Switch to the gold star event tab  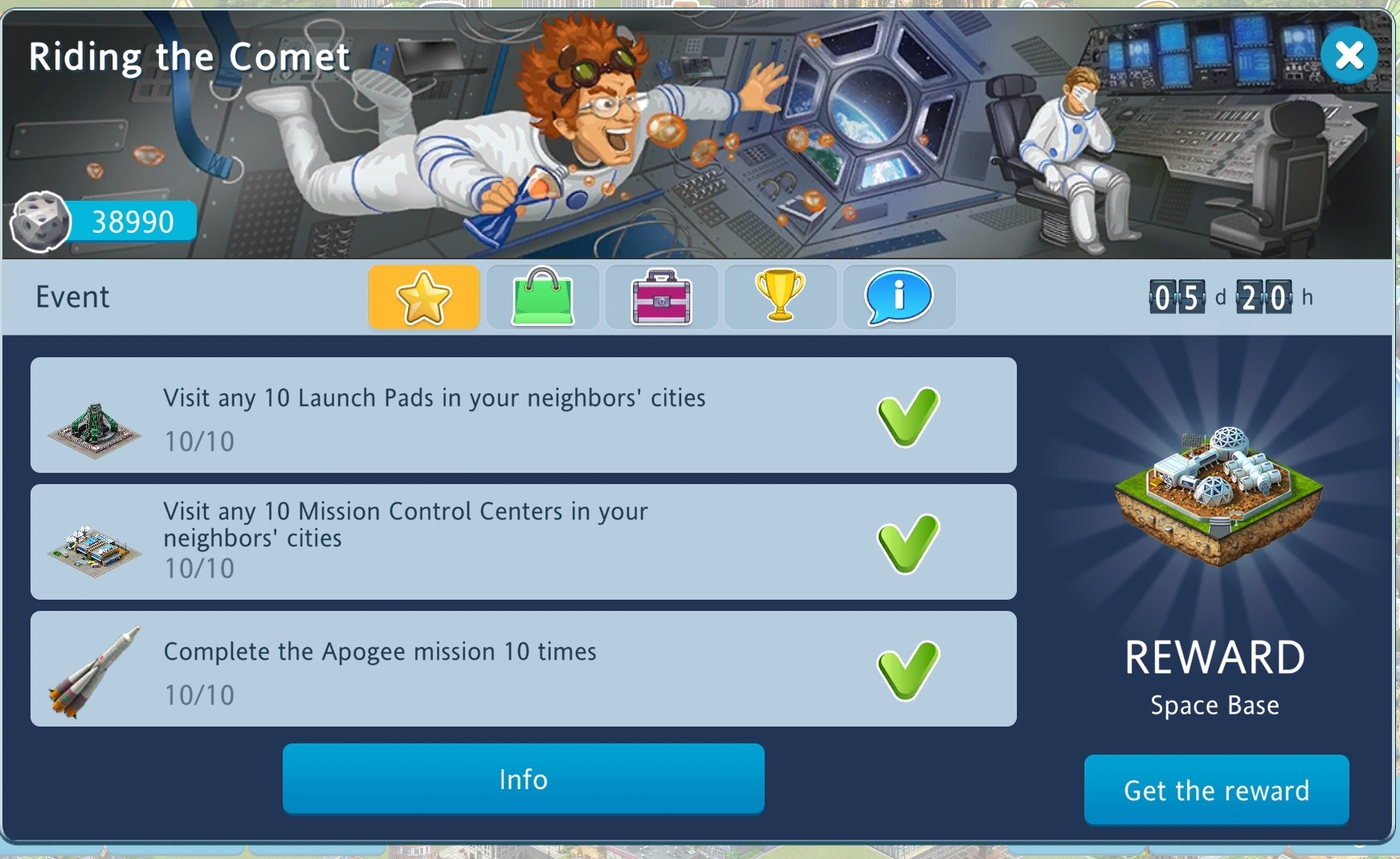tap(424, 297)
